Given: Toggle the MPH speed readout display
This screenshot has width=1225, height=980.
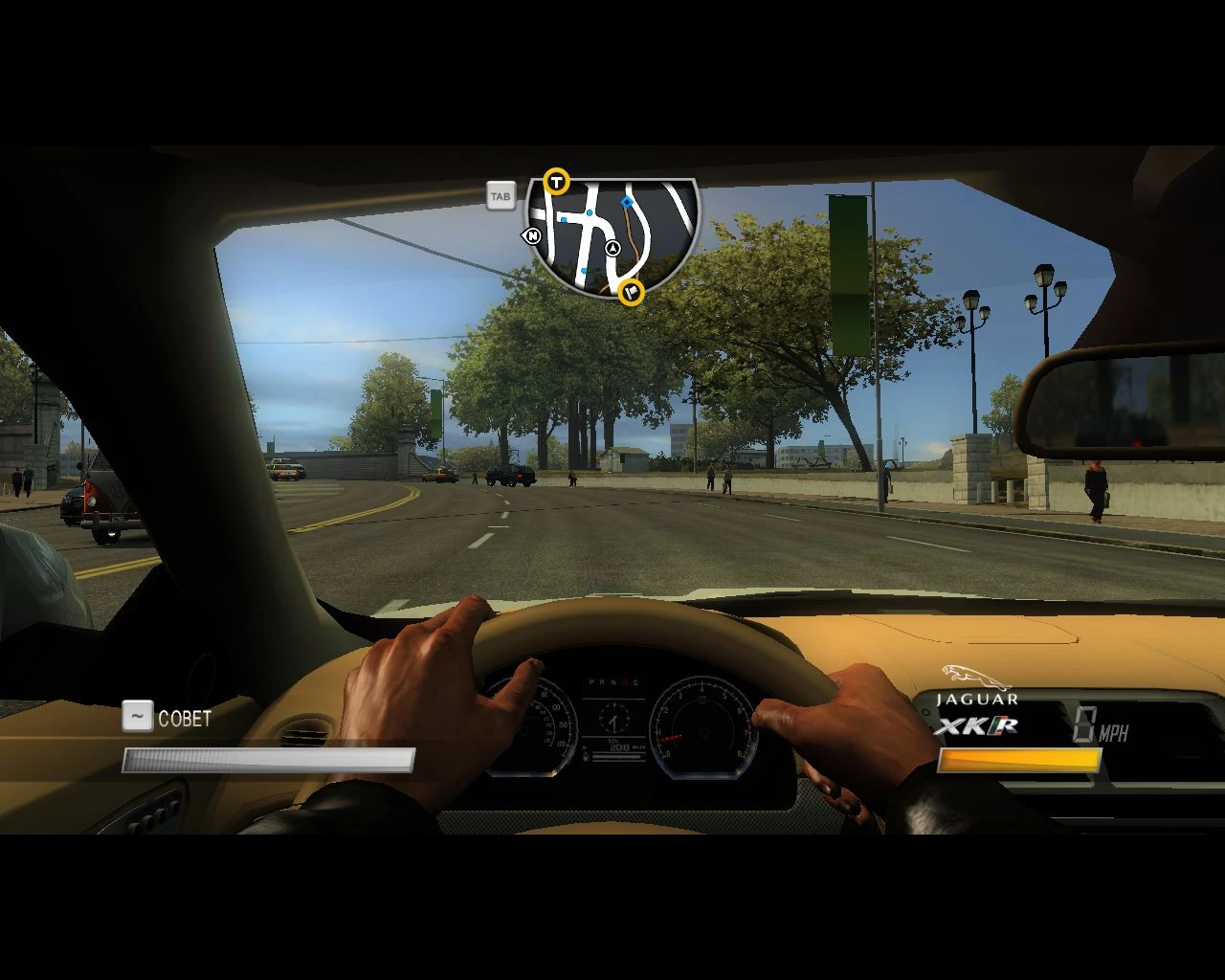Looking at the screenshot, I should click(x=1099, y=727).
